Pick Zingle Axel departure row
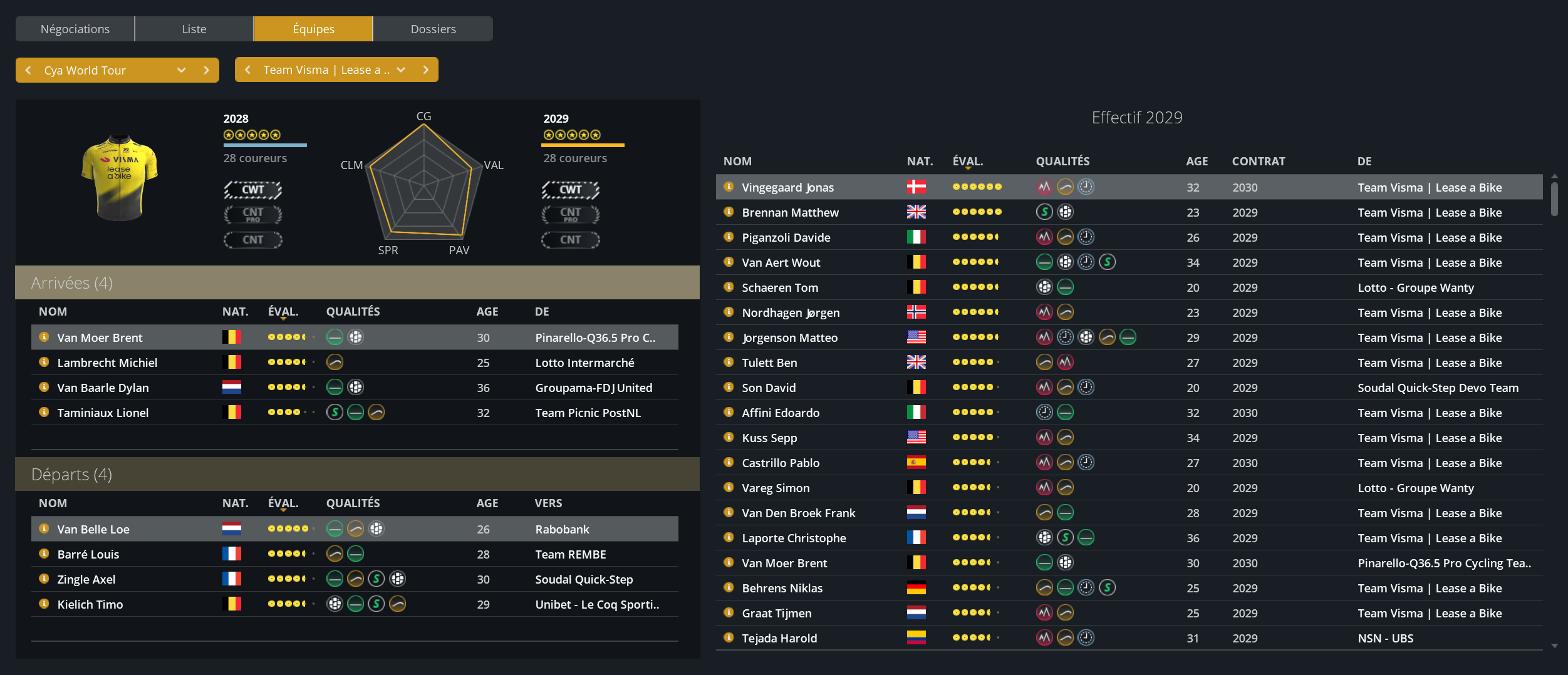 (86, 579)
